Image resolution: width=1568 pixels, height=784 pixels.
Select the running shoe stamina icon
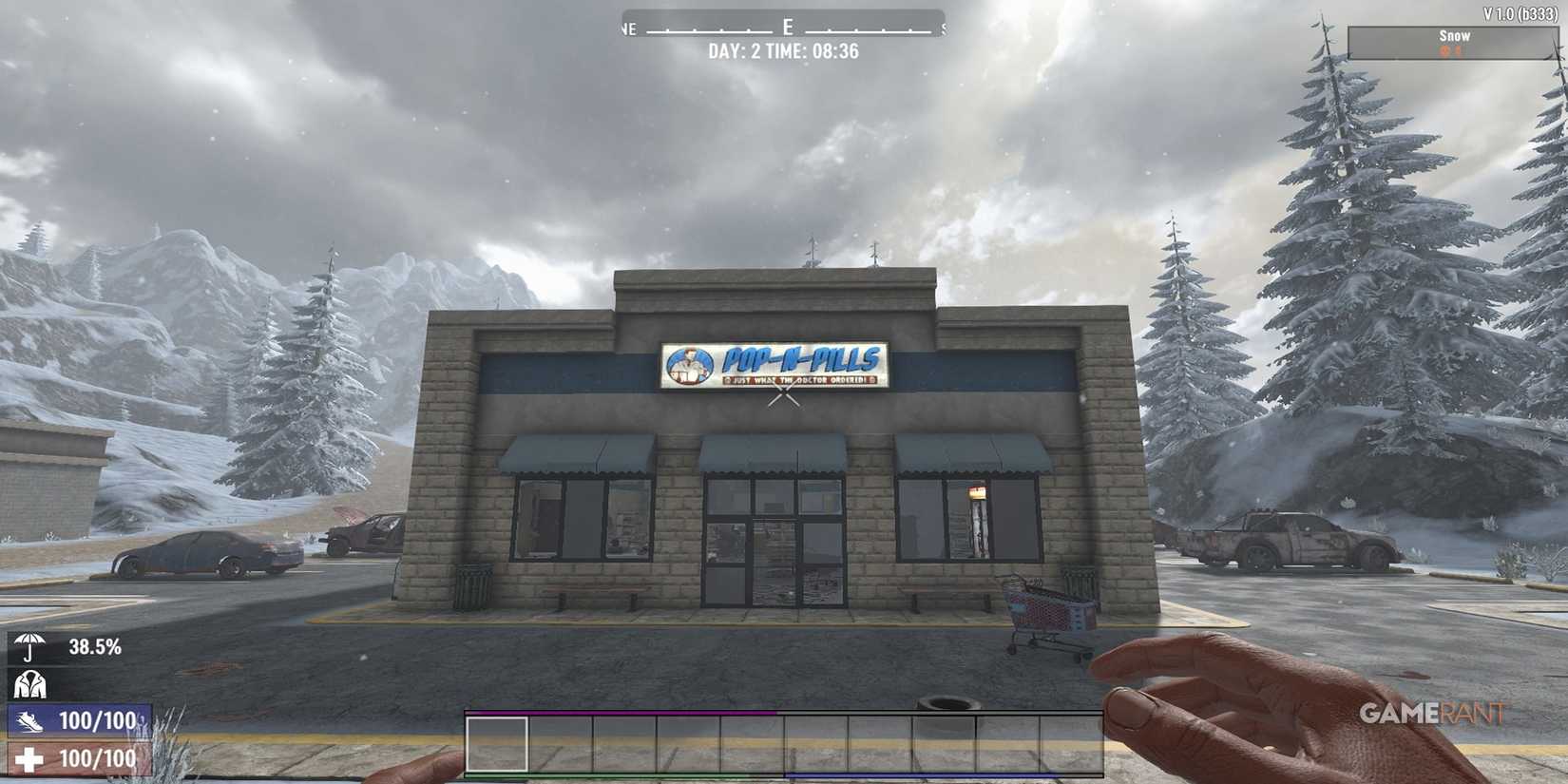31,720
